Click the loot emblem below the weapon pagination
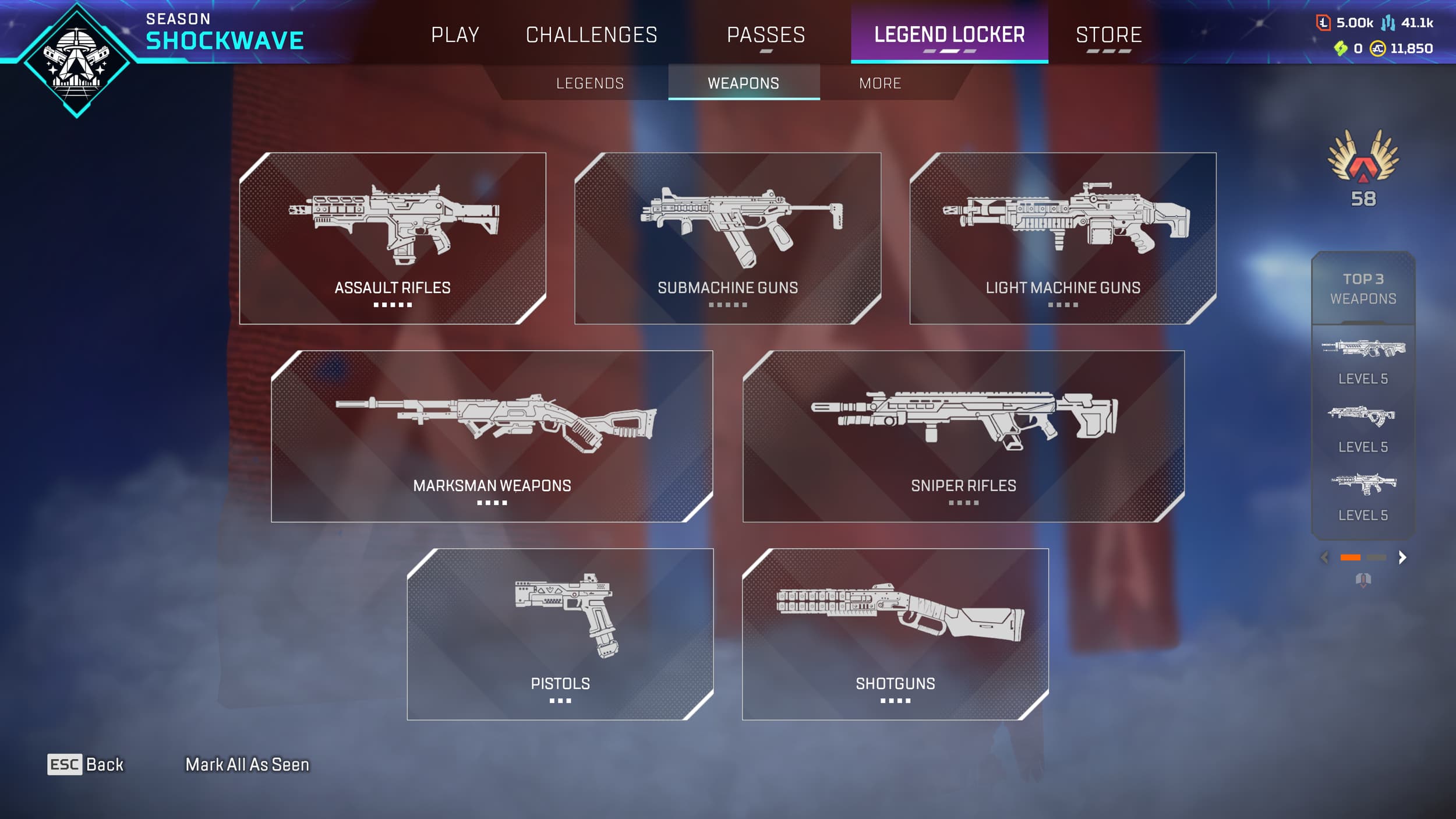Image resolution: width=1456 pixels, height=819 pixels. click(x=1363, y=580)
